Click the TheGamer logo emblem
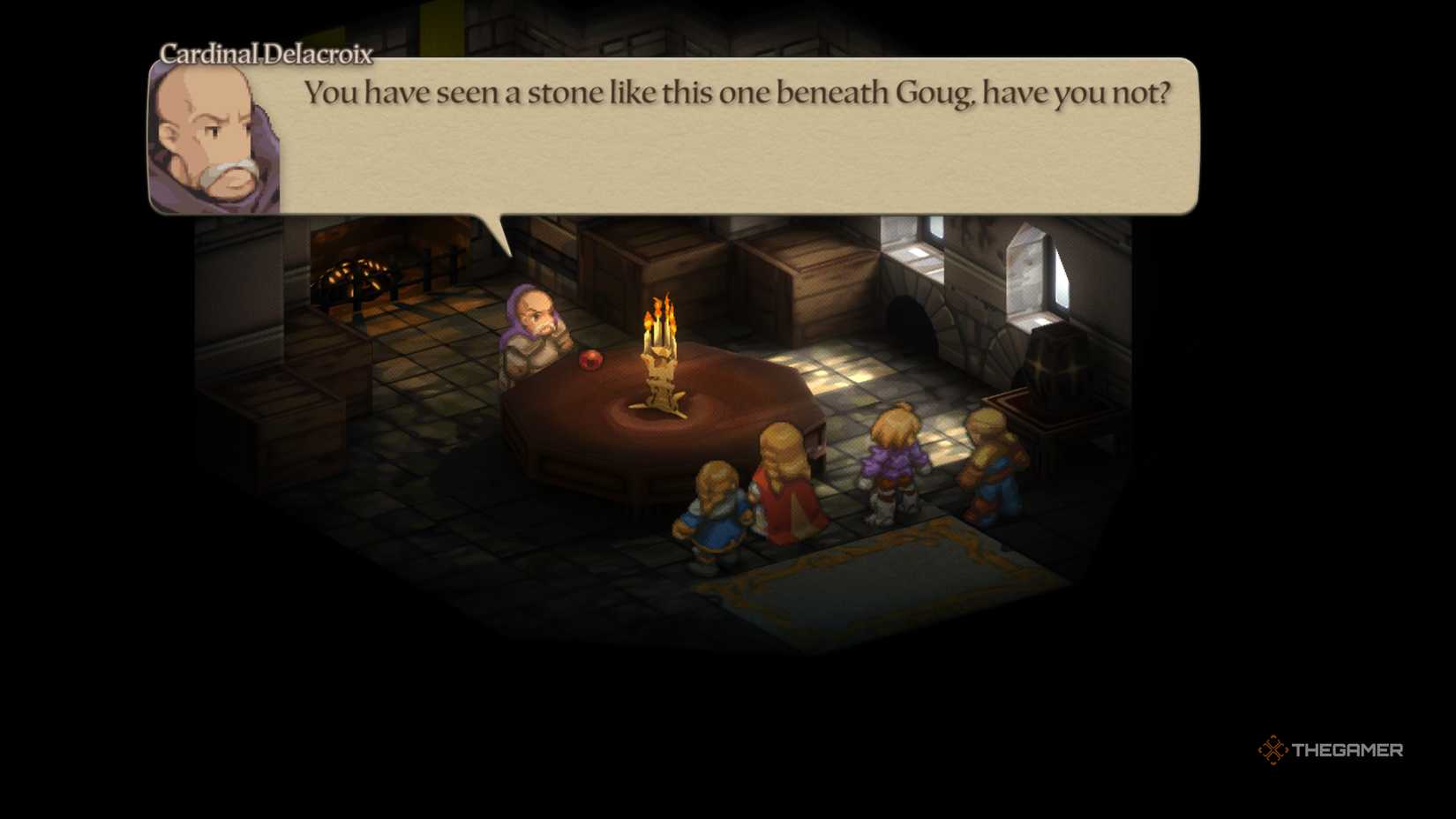The image size is (1456, 819). (1274, 751)
